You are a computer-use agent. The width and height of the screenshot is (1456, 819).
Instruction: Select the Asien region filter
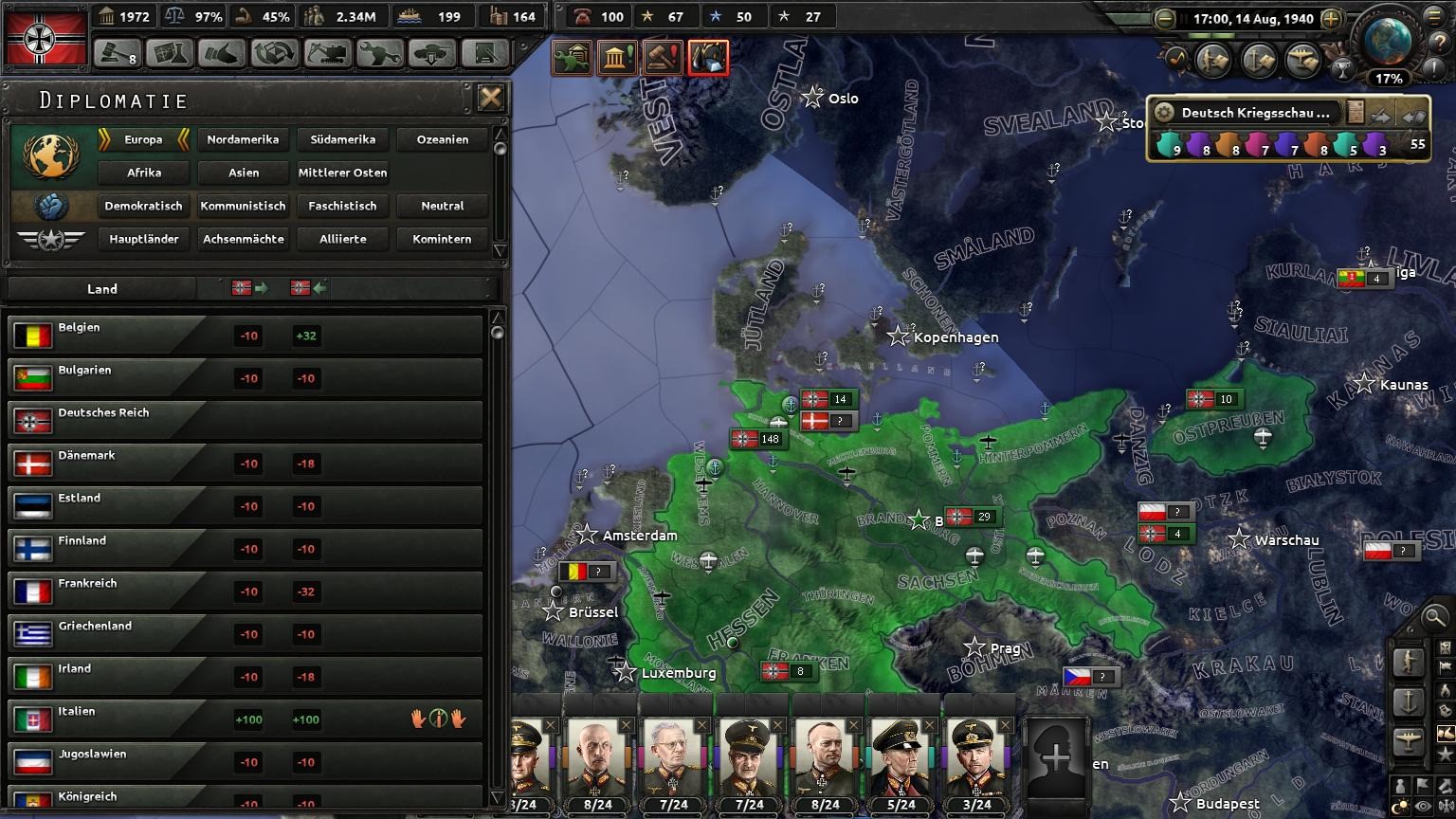[x=243, y=173]
